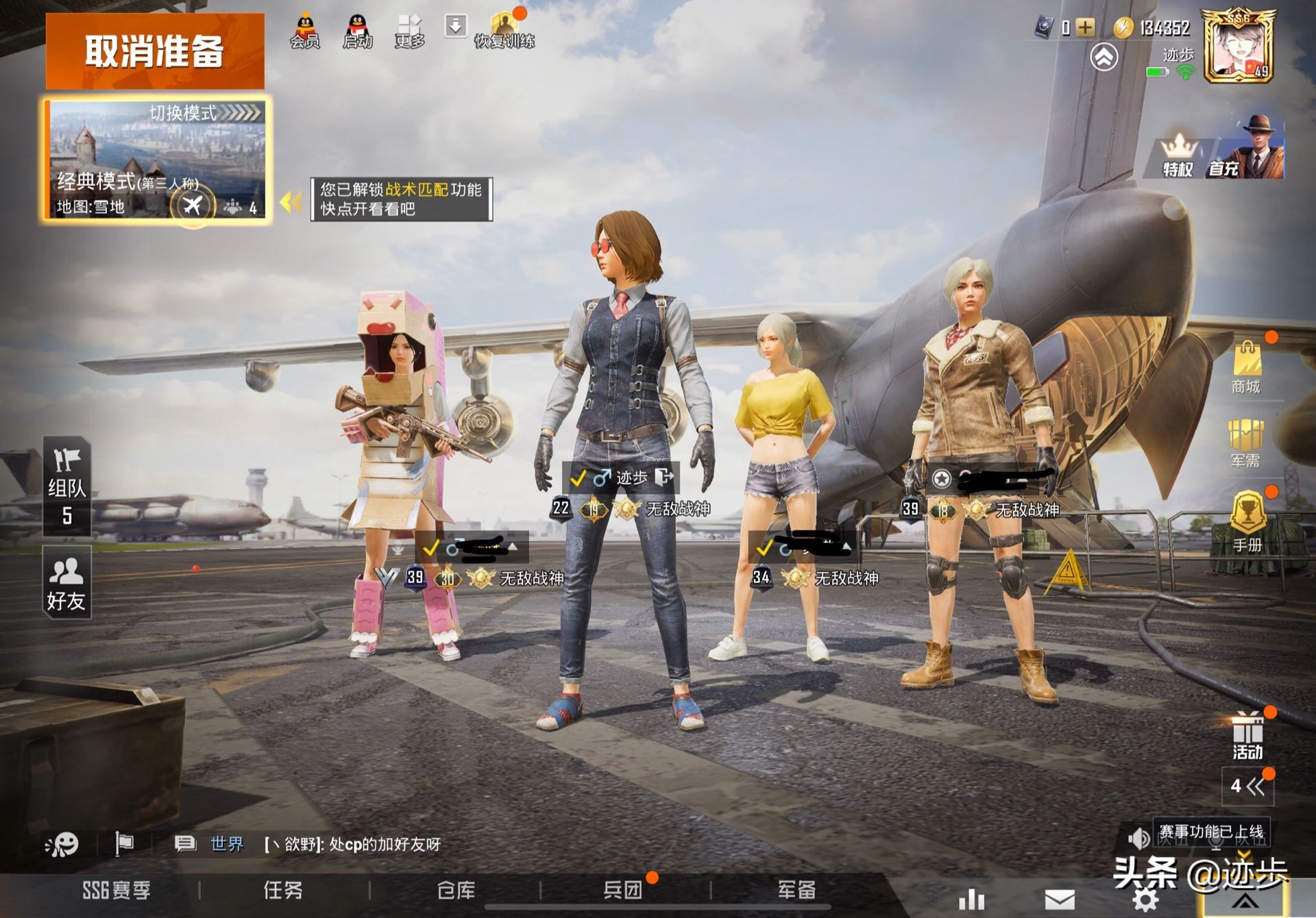Select the 启动 QQ launch icon
This screenshot has width=1316, height=918.
tap(357, 32)
